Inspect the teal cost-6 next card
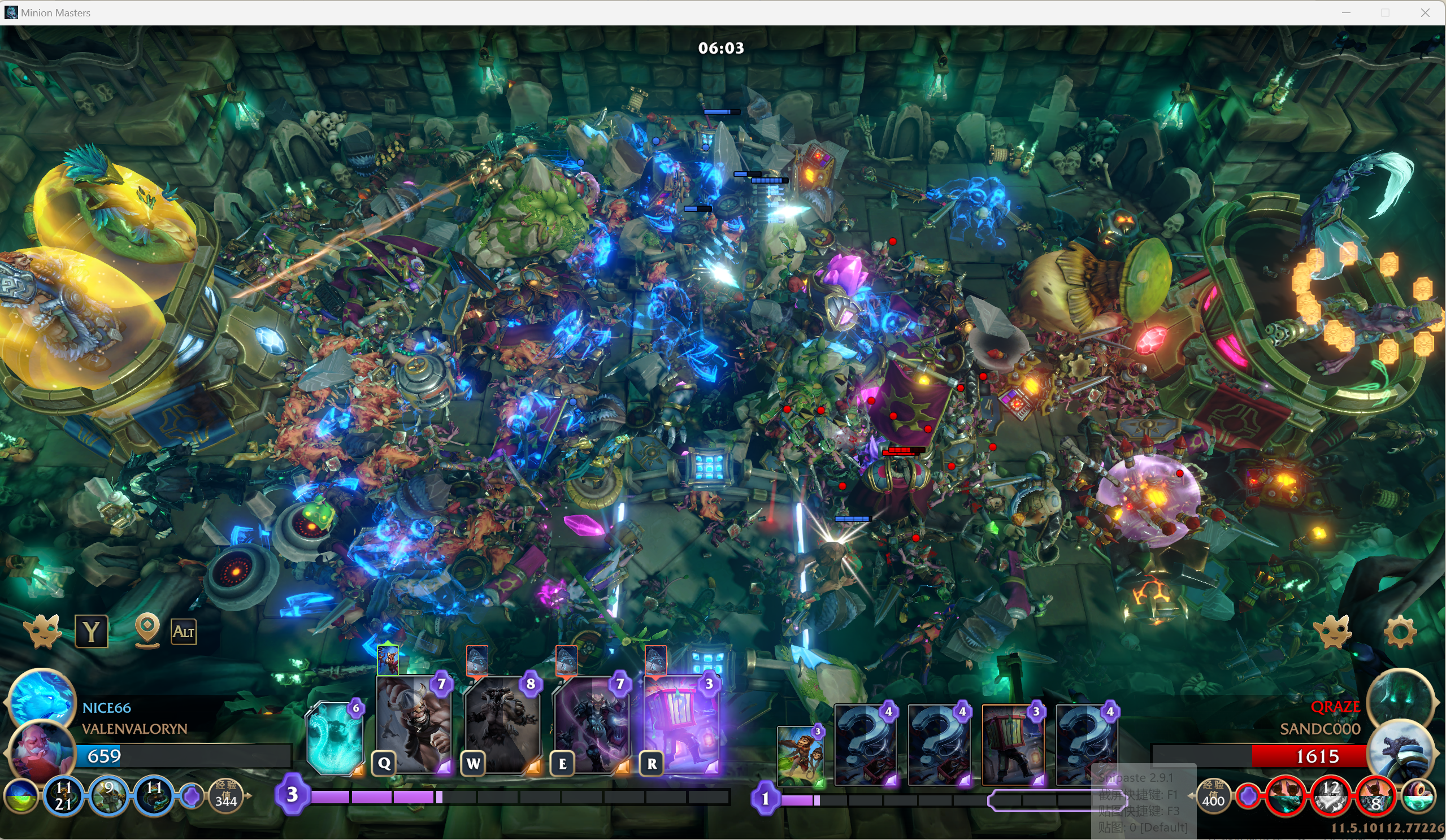The height and width of the screenshot is (840, 1446). [335, 737]
